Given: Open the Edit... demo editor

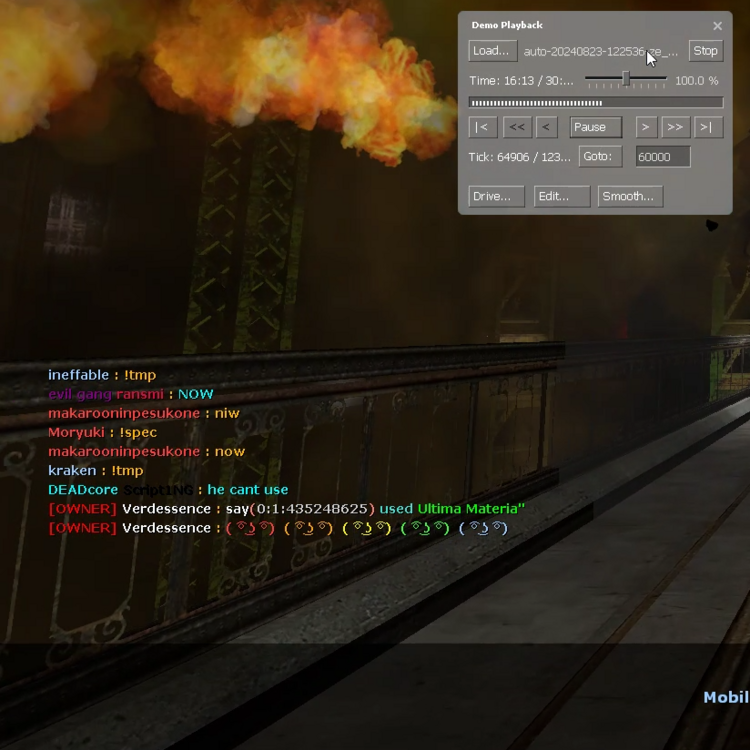Looking at the screenshot, I should click(x=561, y=196).
